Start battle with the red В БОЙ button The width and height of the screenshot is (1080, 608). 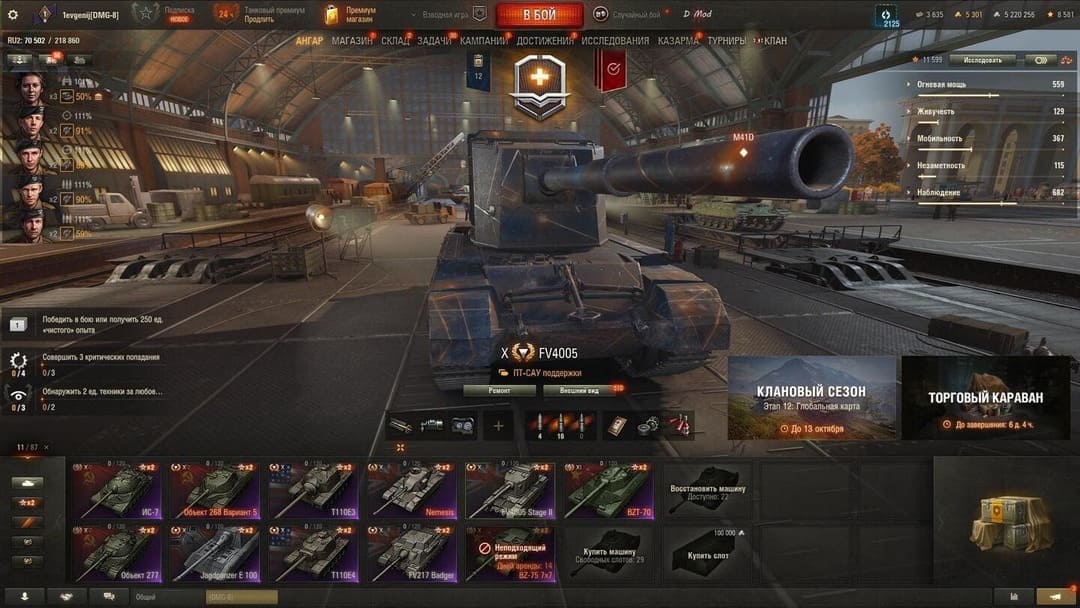(539, 15)
